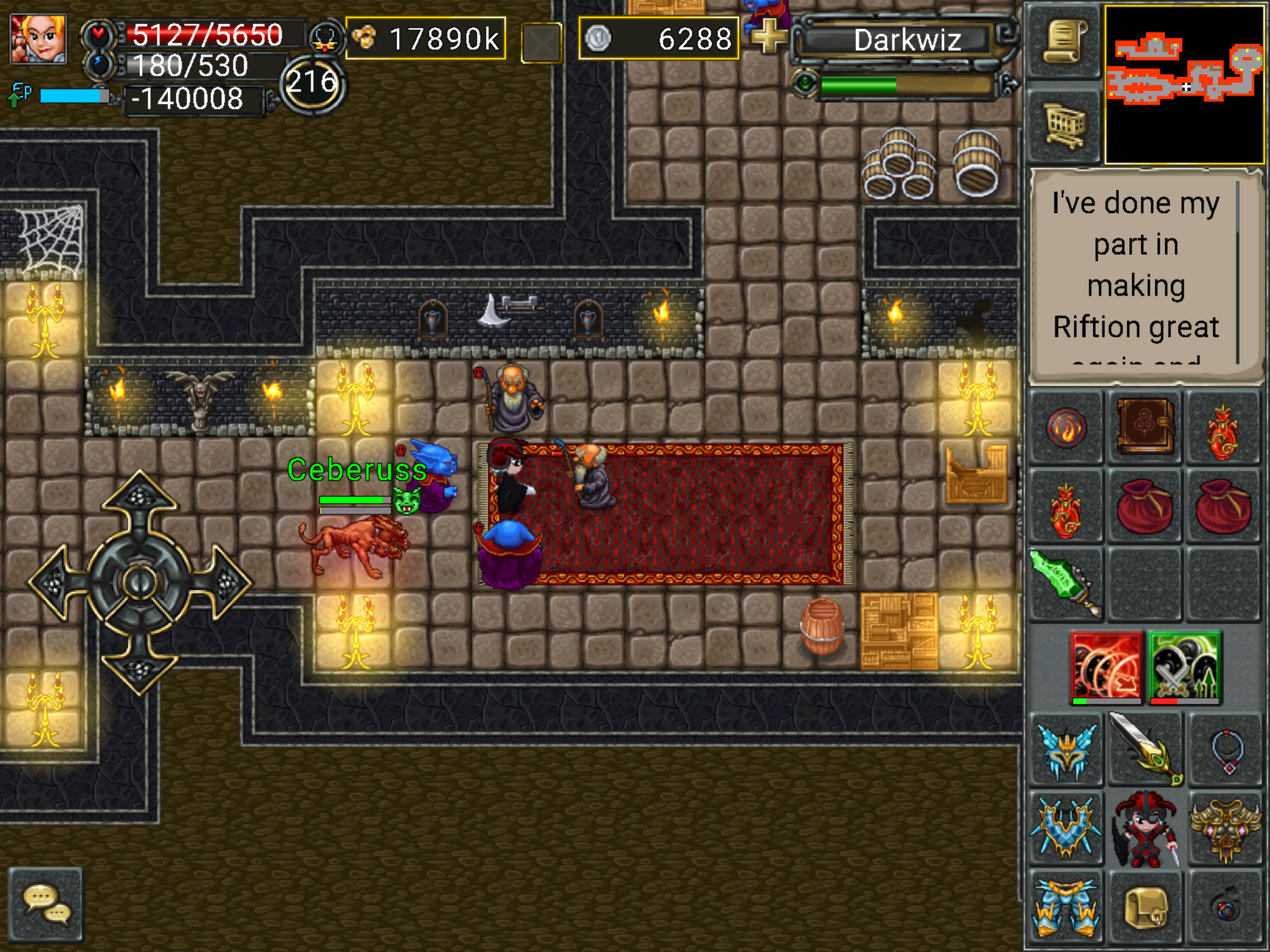The height and width of the screenshot is (952, 1270).
Task: Open the shopping cart store
Action: coord(1064,126)
